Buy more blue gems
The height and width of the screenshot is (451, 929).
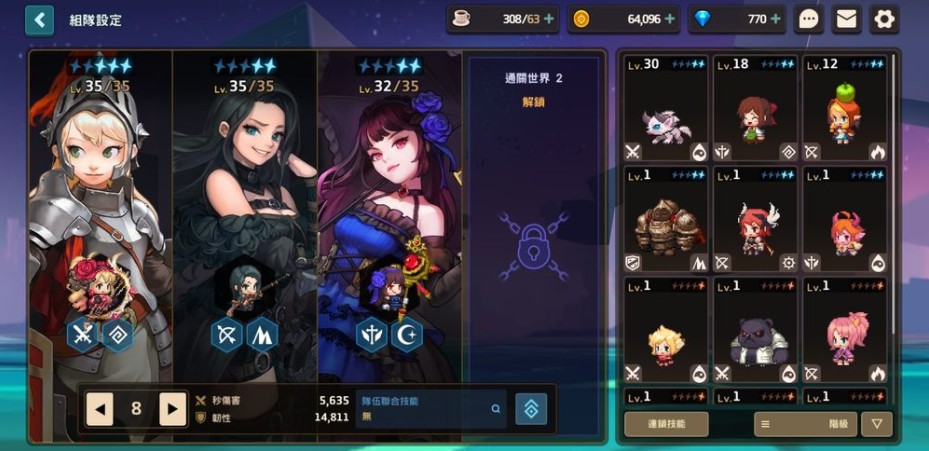click(775, 19)
